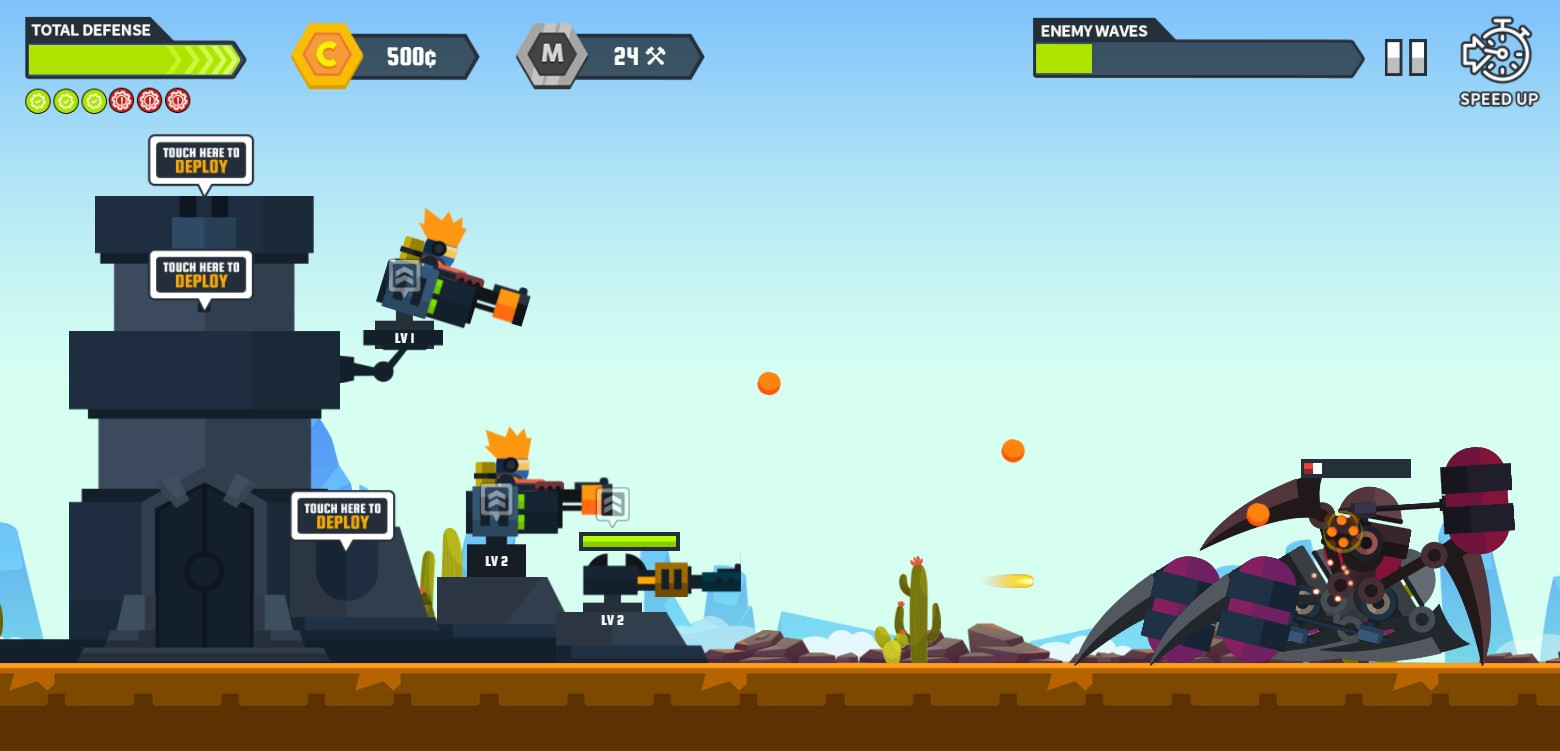
Task: Pause the game
Action: (x=1405, y=57)
